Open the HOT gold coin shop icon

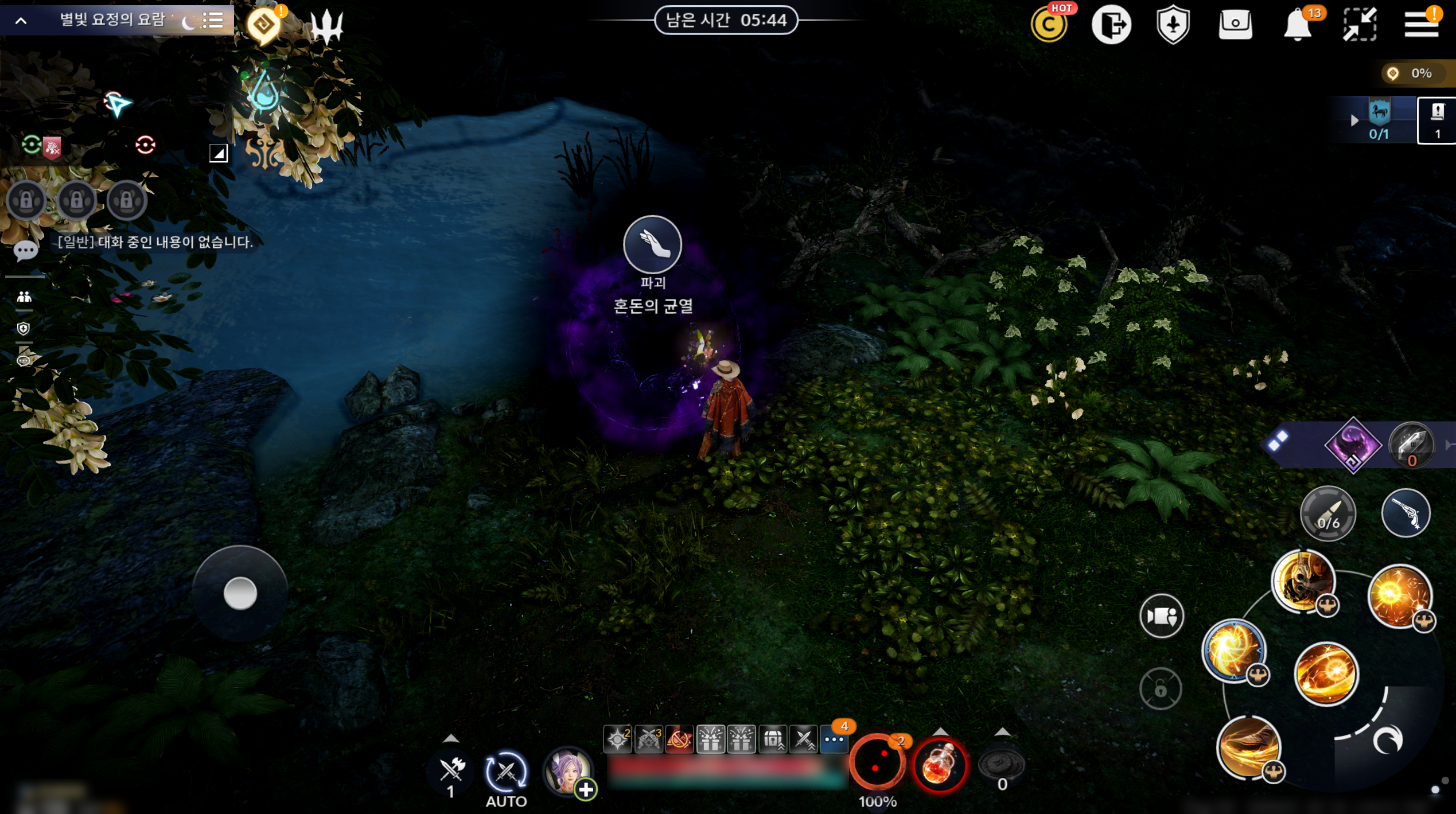[1049, 25]
